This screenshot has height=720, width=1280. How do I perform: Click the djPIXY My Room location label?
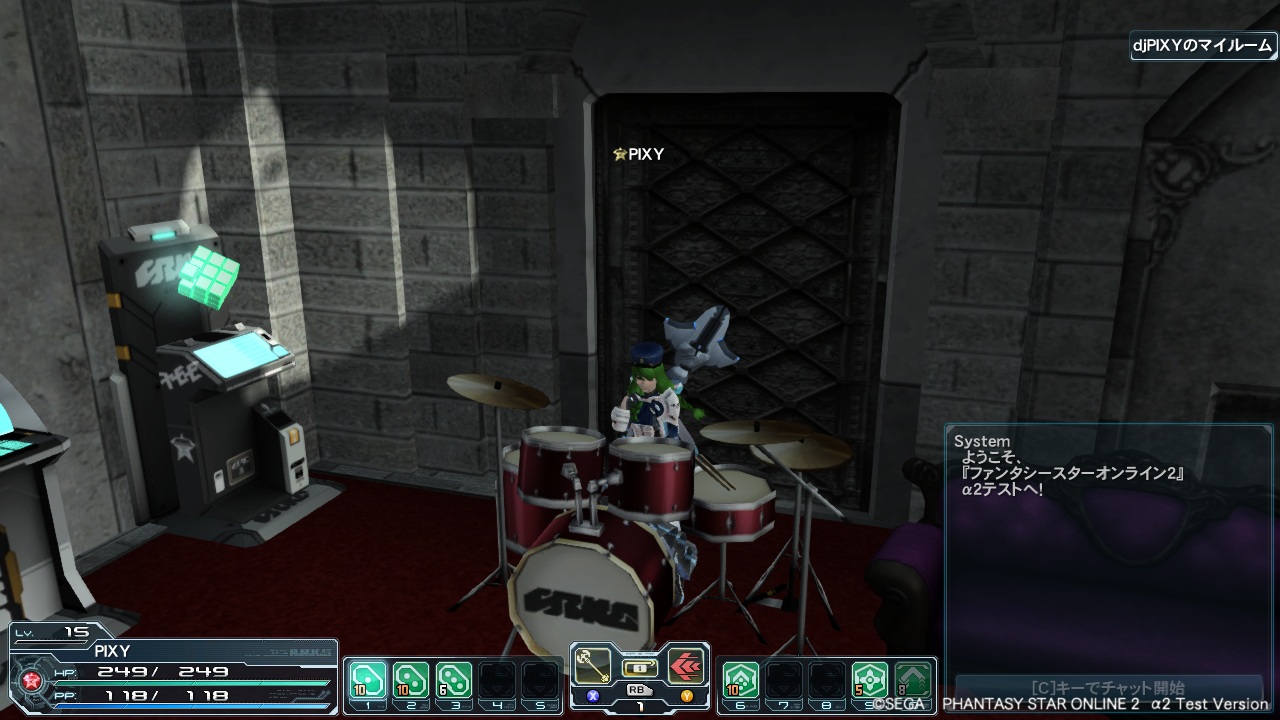point(1203,46)
